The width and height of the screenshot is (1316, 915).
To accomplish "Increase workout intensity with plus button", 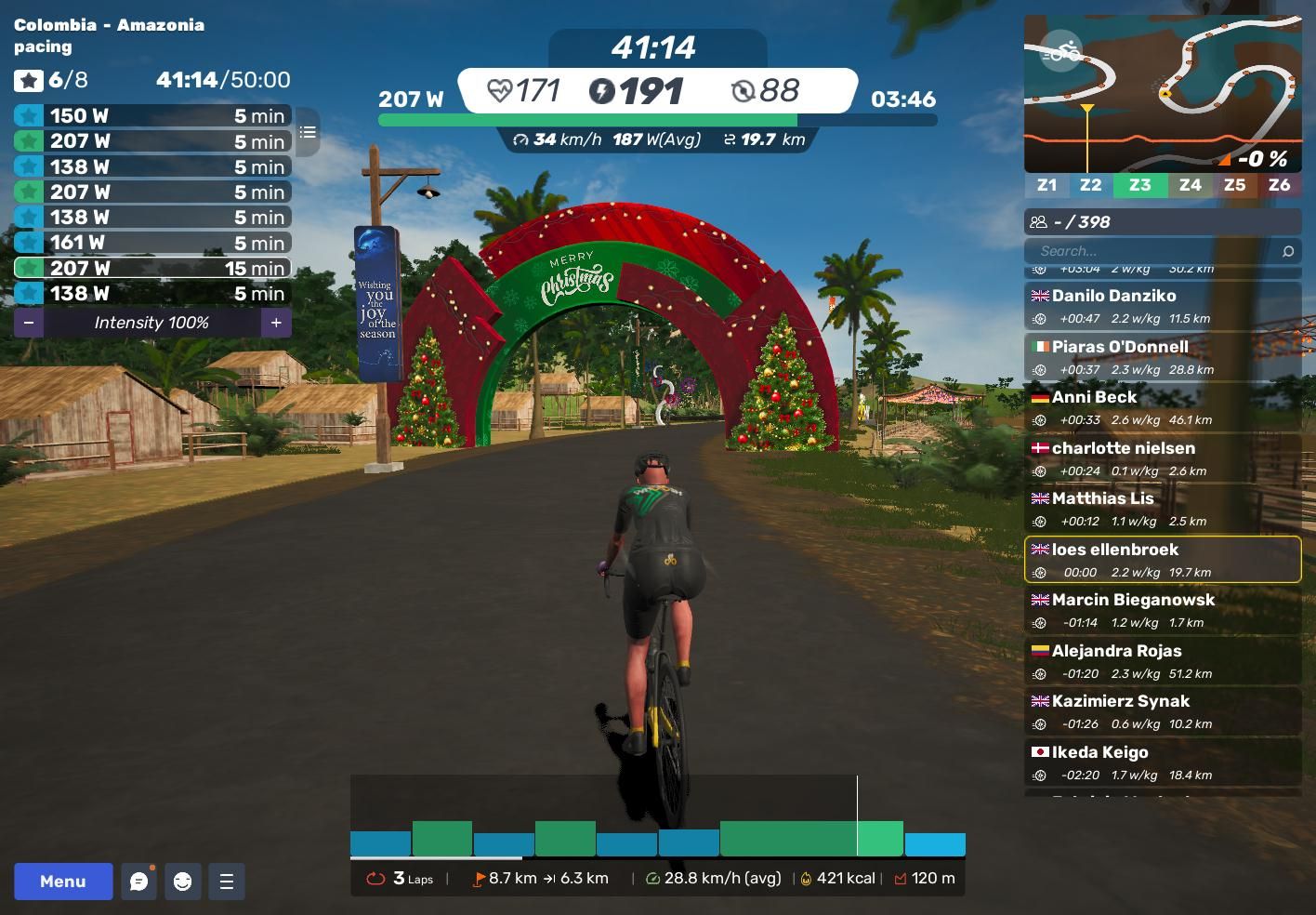I will pos(276,323).
